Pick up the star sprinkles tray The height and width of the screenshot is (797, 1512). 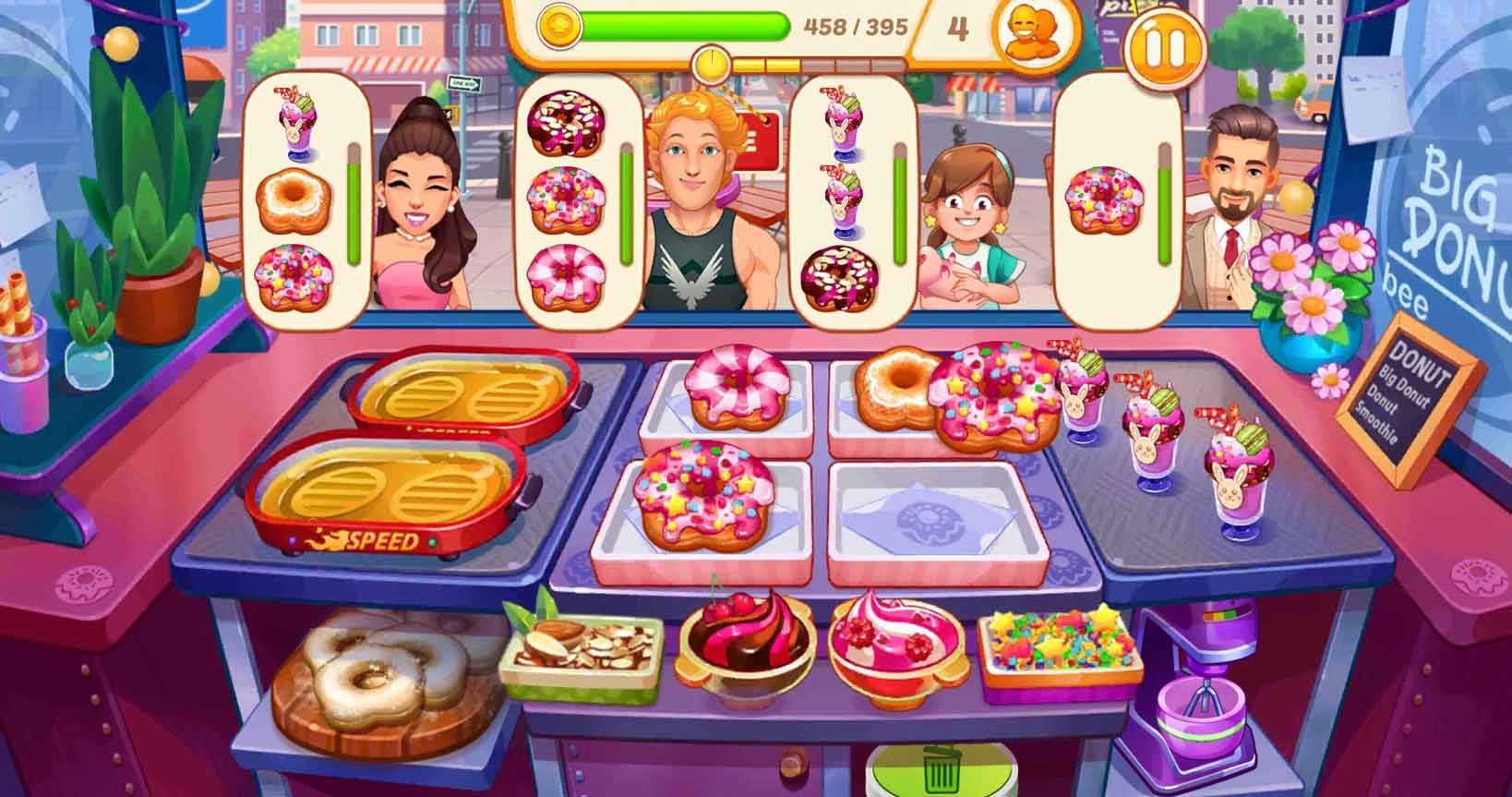point(1062,646)
